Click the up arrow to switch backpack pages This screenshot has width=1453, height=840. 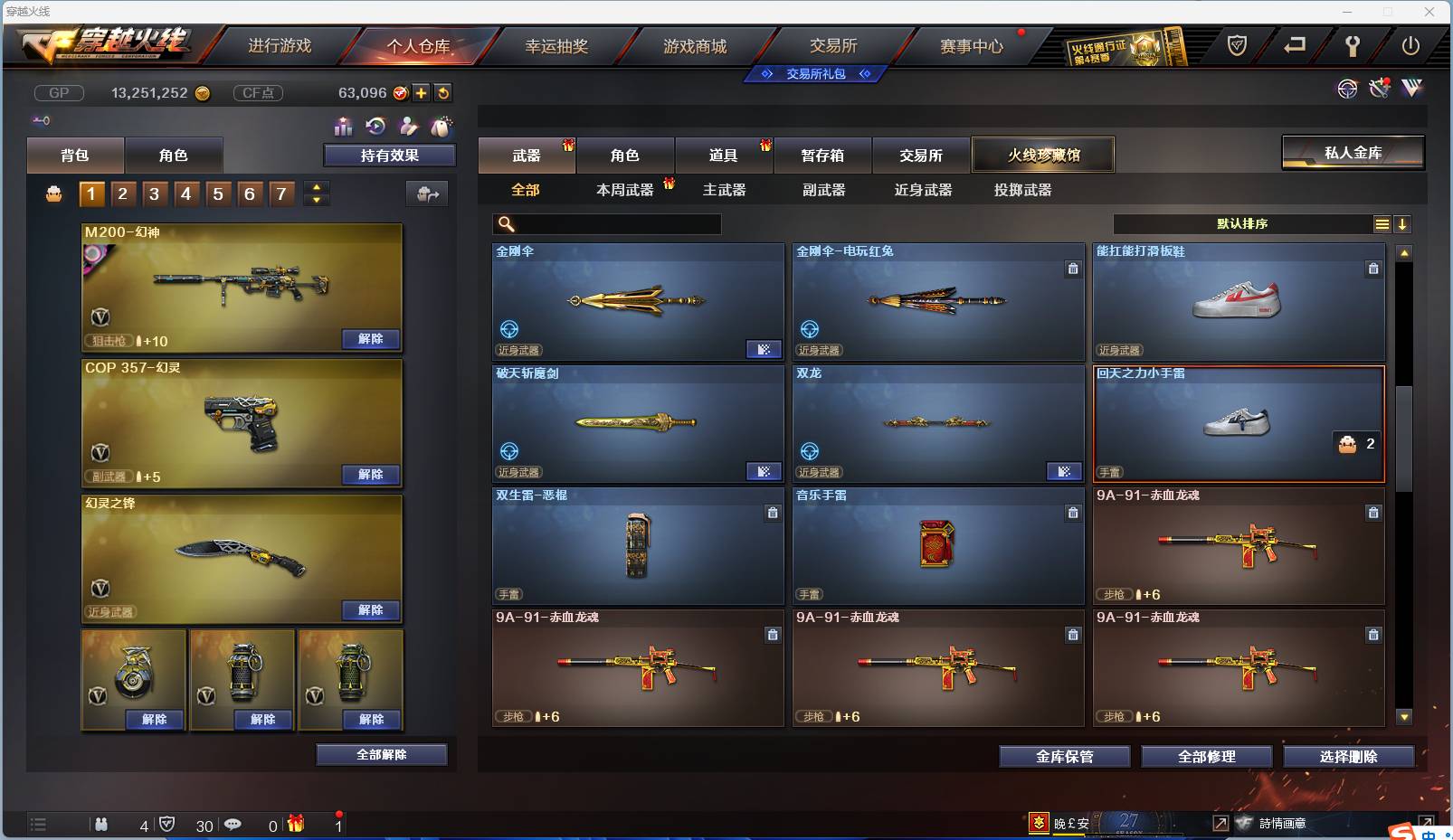315,187
